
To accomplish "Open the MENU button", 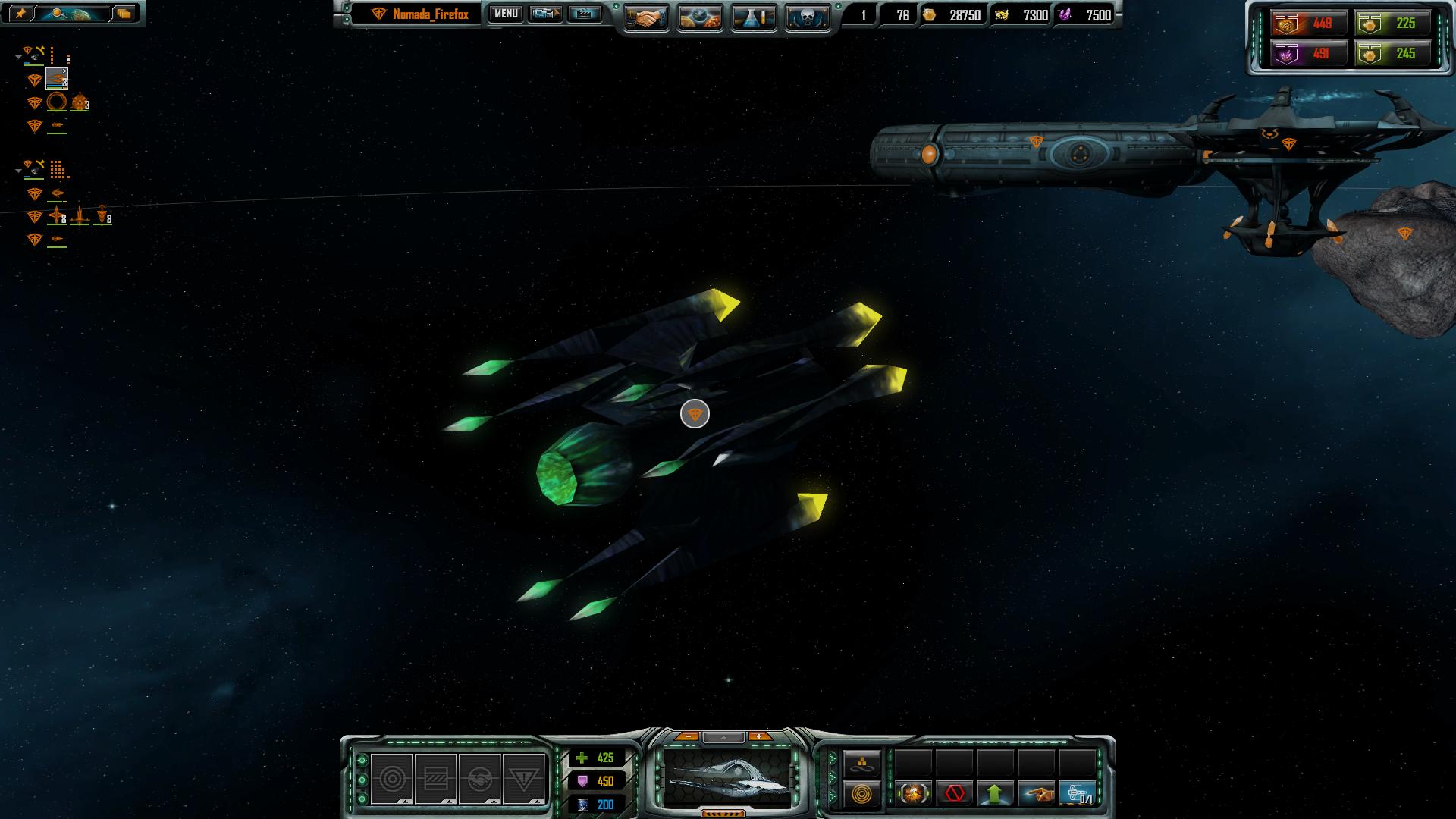I will (x=506, y=14).
